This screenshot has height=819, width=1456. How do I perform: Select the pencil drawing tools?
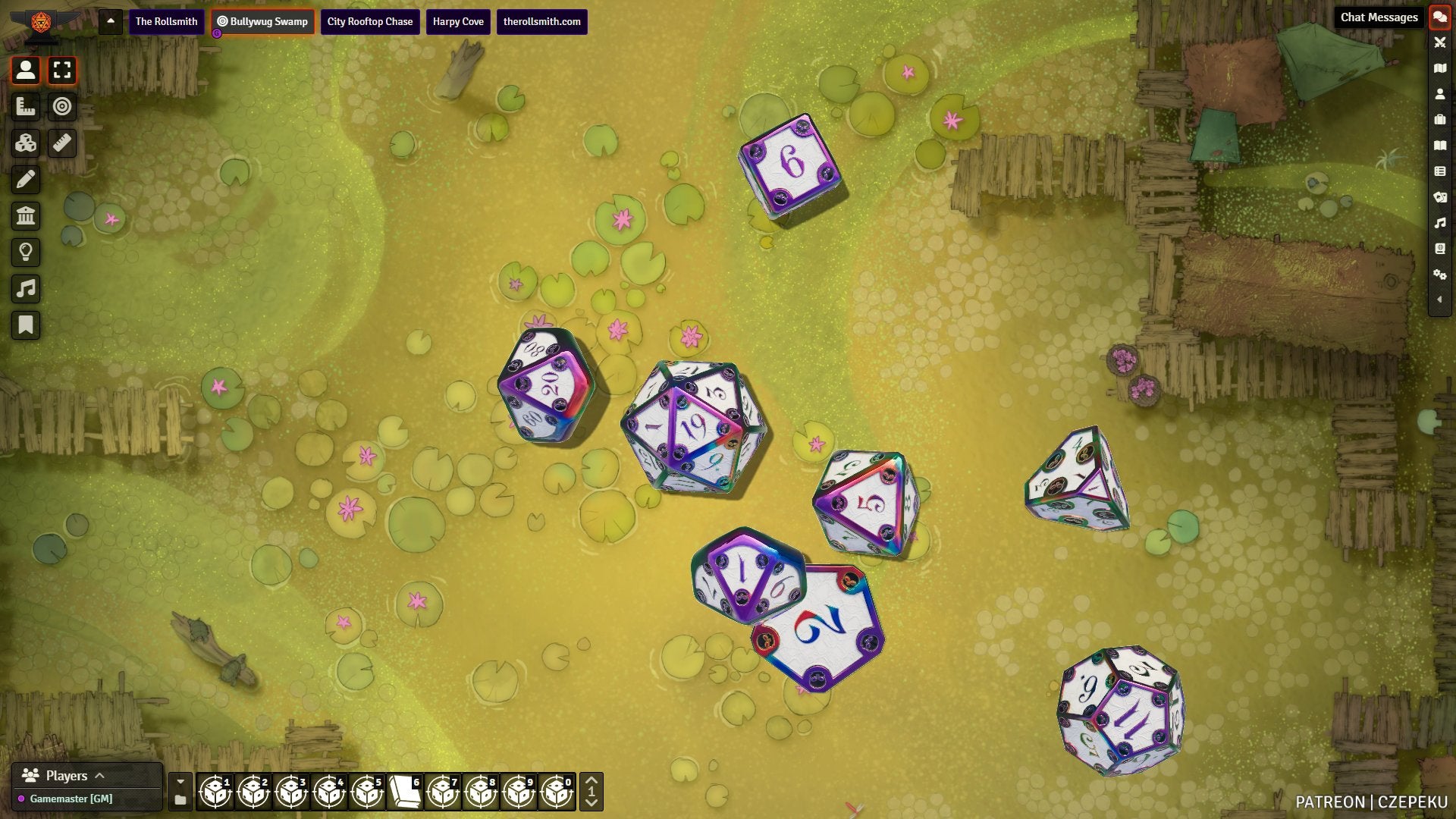pyautogui.click(x=26, y=180)
